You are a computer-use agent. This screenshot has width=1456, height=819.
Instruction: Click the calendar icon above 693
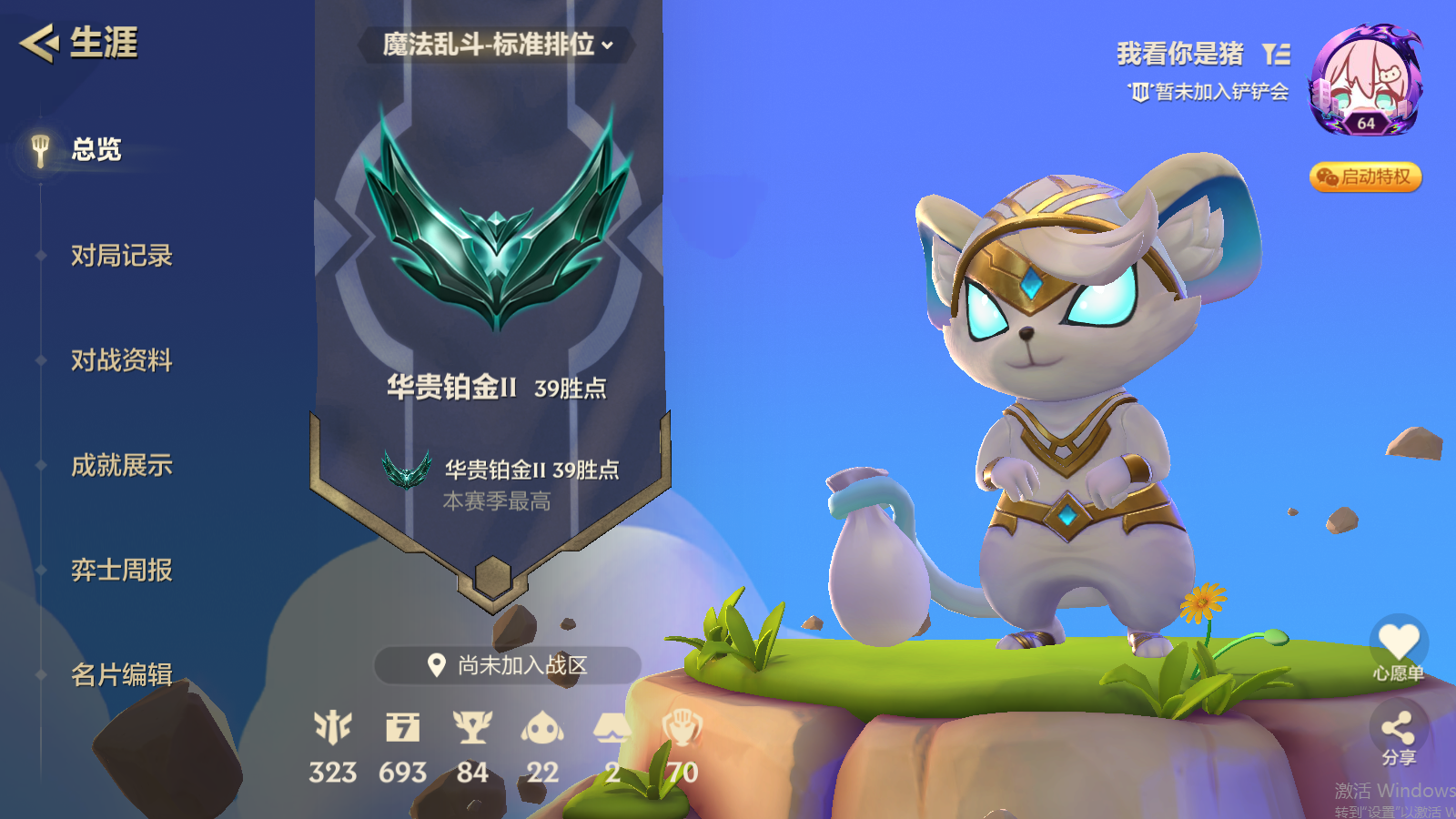pos(403,728)
